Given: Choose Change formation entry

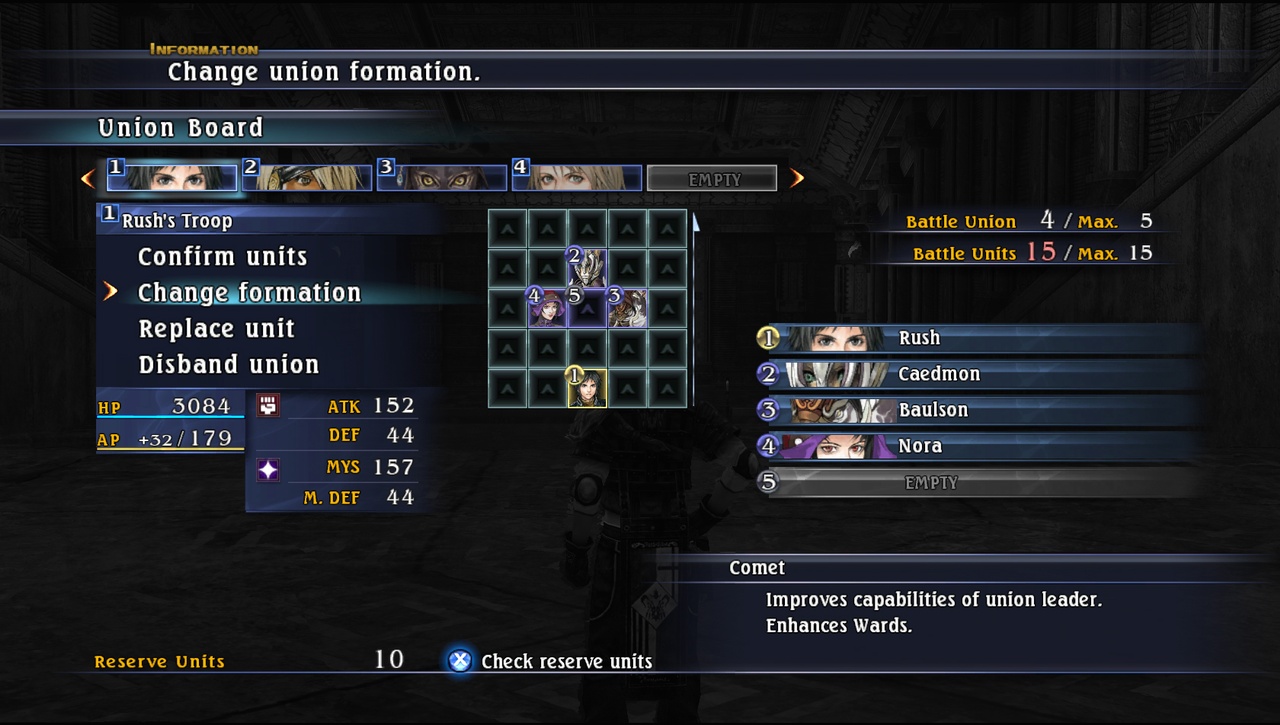Looking at the screenshot, I should point(249,293).
